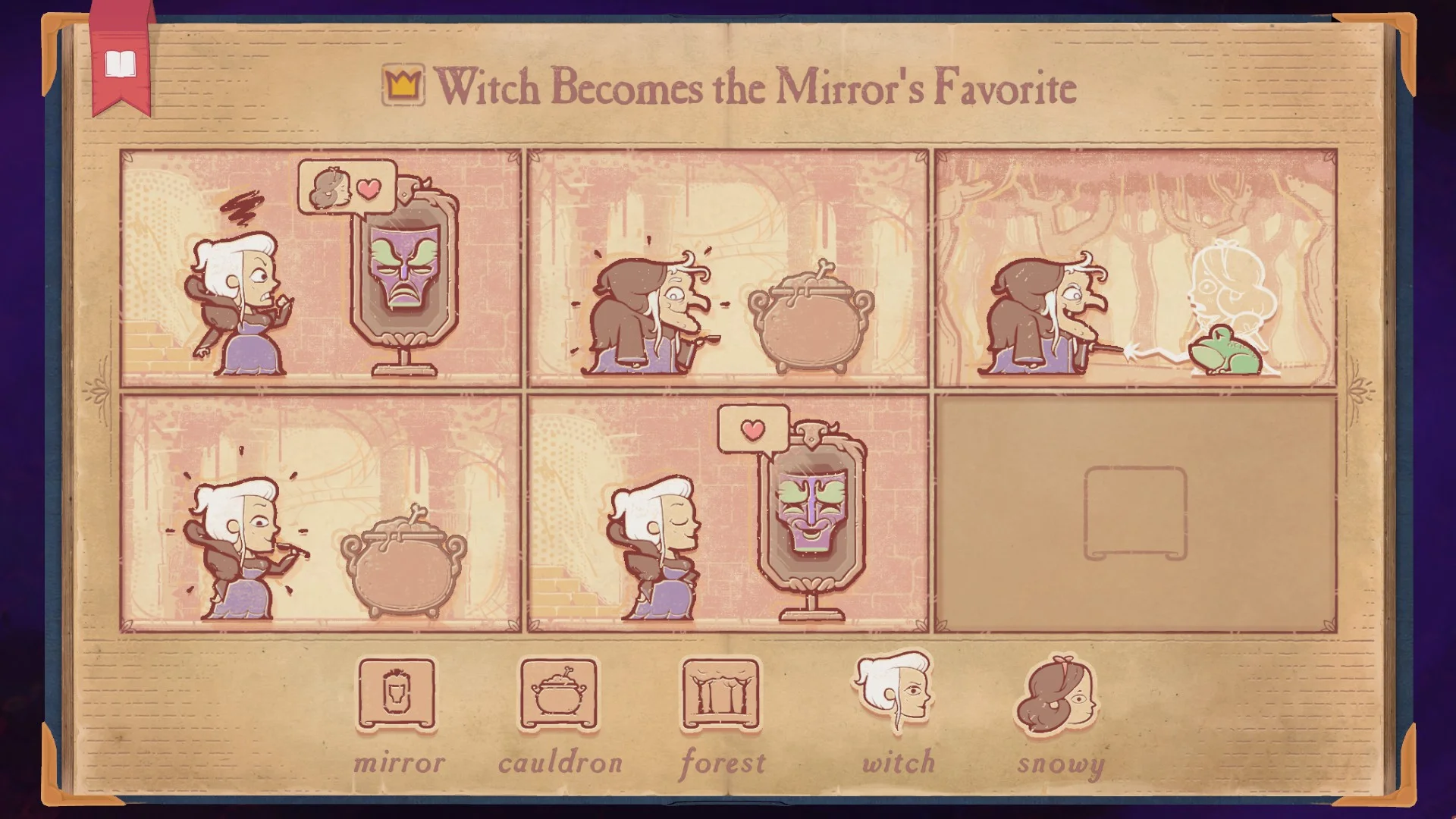
Task: Select the forest frog spell panel
Action: (x=1135, y=268)
